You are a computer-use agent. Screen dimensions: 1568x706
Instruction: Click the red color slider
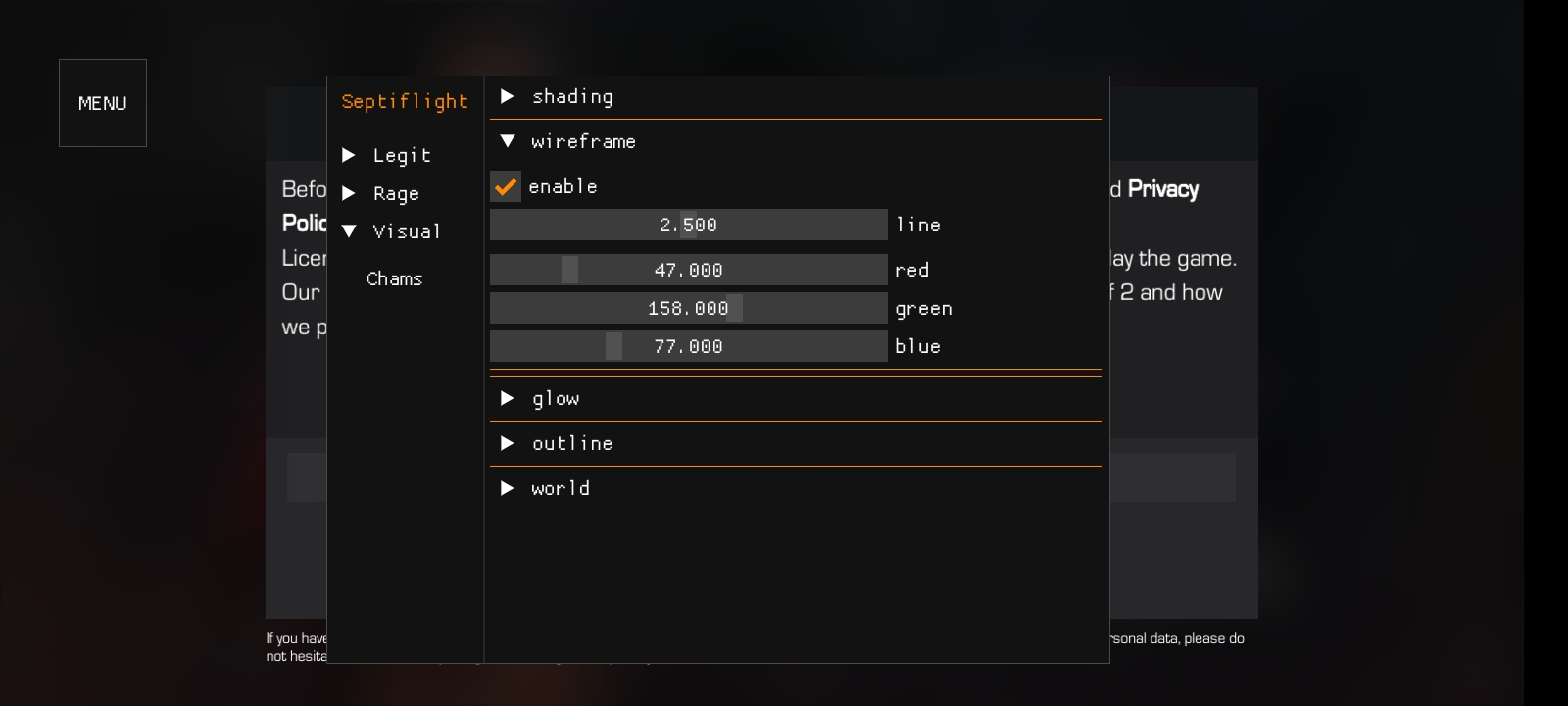688,270
